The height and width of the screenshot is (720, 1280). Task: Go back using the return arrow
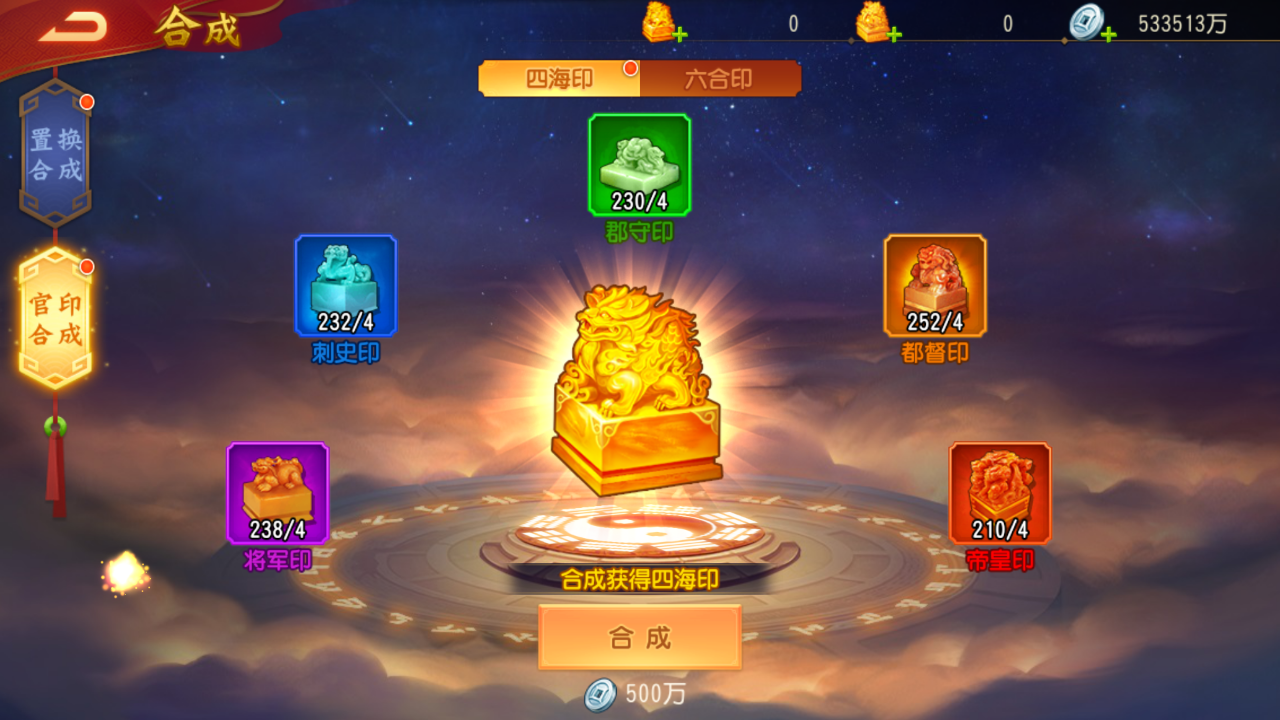pyautogui.click(x=72, y=28)
